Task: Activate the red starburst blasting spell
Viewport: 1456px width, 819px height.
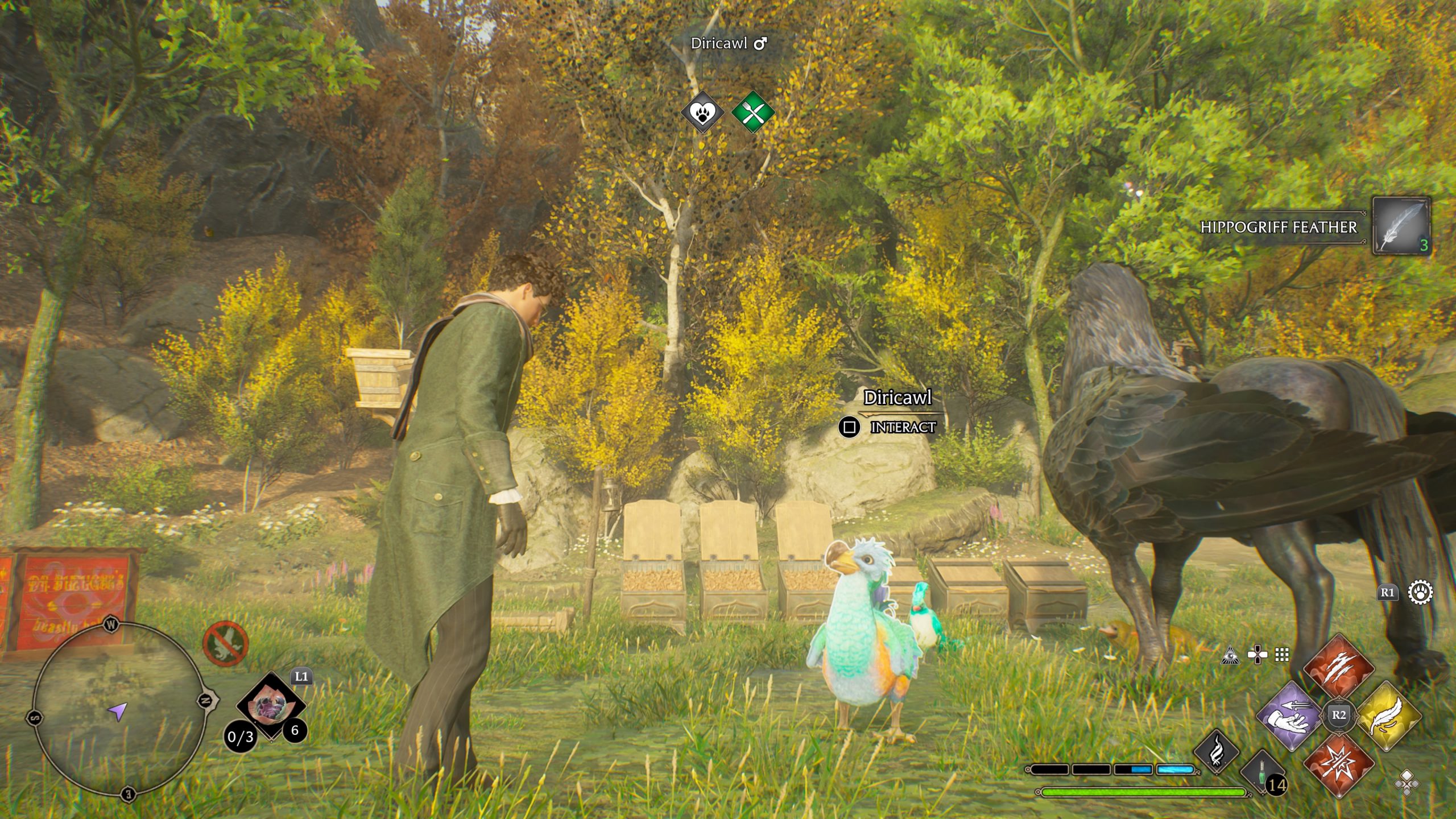Action: [1338, 763]
